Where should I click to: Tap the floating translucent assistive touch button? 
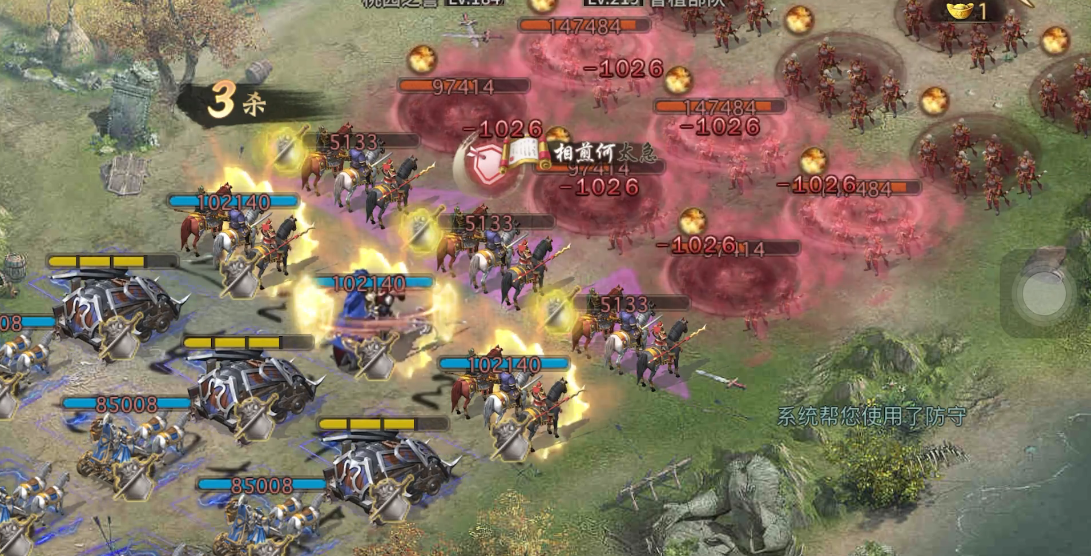[x=1044, y=294]
